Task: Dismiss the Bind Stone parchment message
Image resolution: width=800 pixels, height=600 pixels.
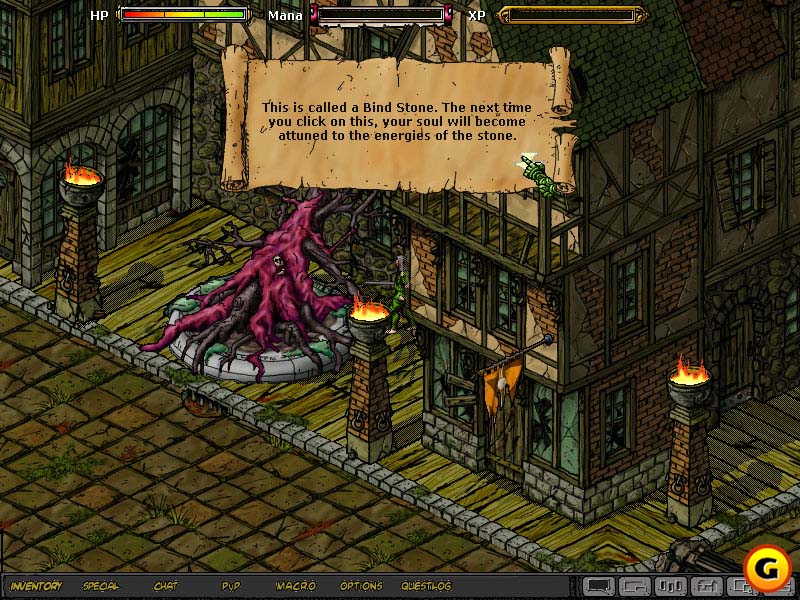Action: [398, 120]
